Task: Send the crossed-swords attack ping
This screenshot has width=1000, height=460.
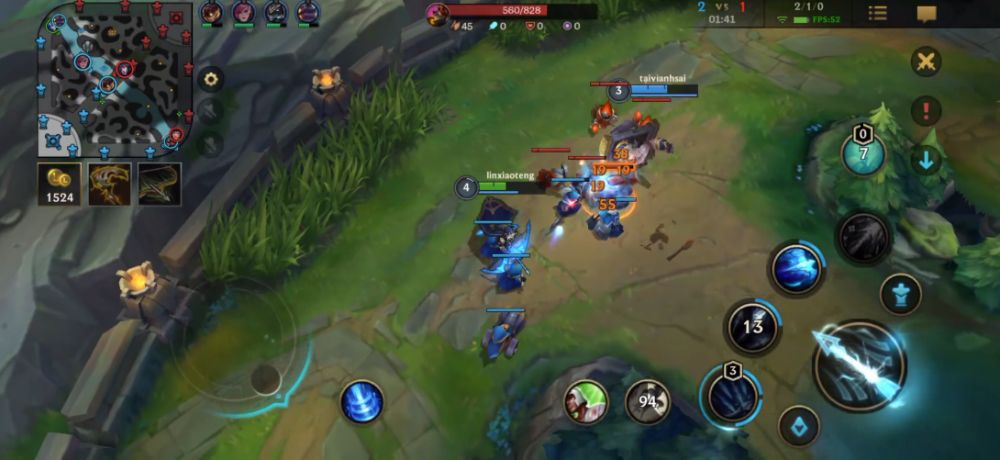Action: 926,61
